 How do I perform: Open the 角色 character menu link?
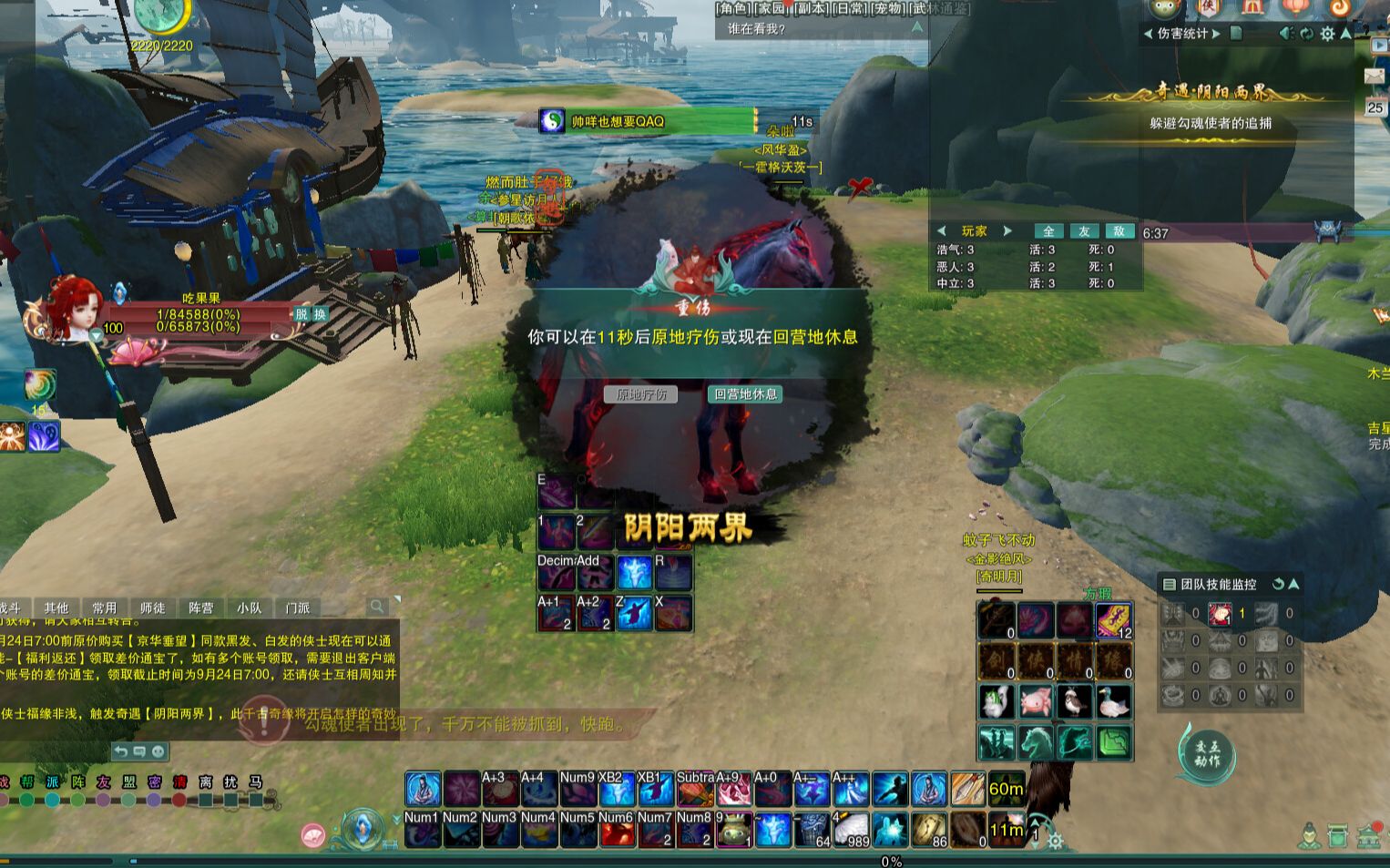731,8
